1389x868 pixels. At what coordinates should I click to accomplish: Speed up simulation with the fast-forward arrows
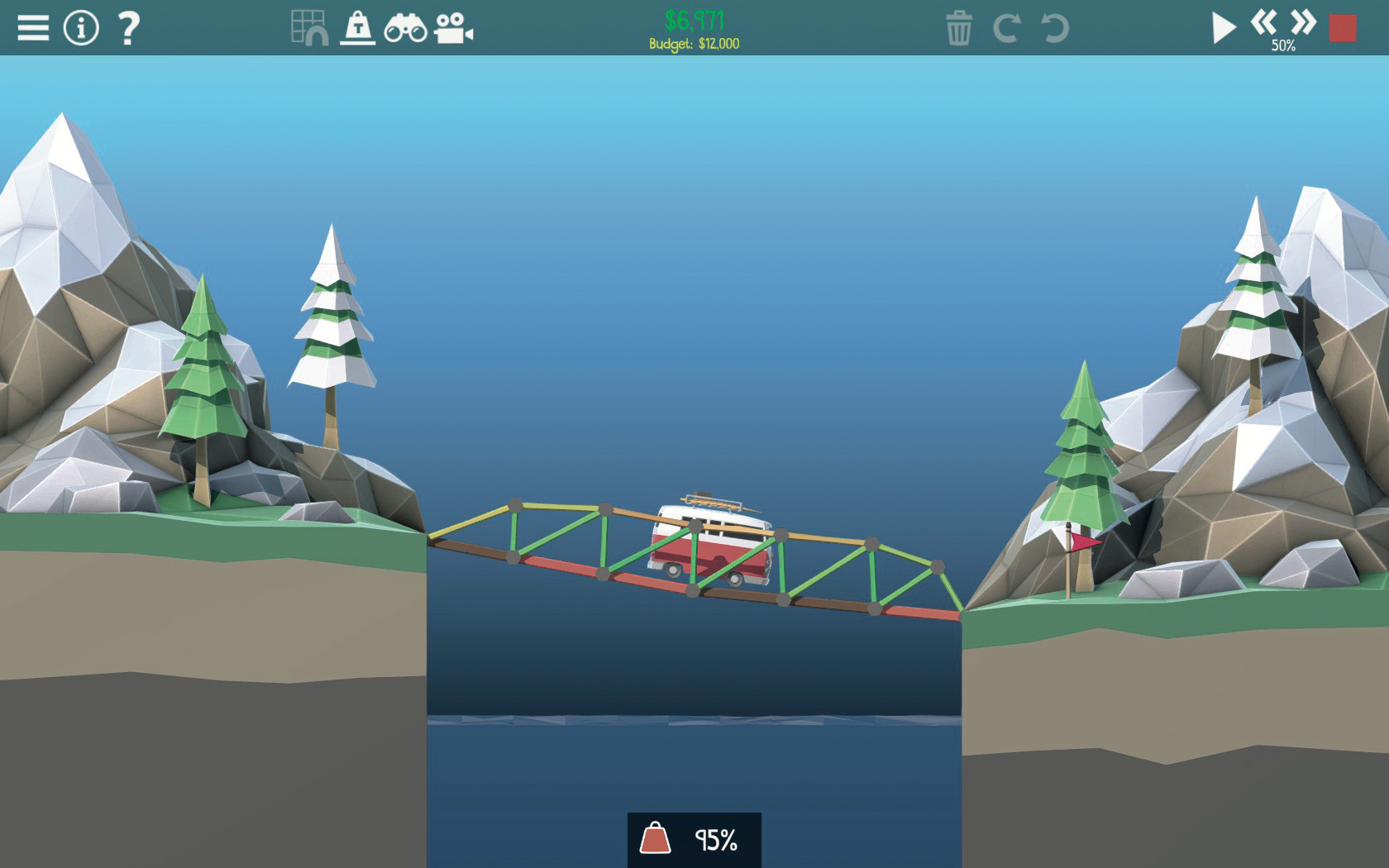1303,21
